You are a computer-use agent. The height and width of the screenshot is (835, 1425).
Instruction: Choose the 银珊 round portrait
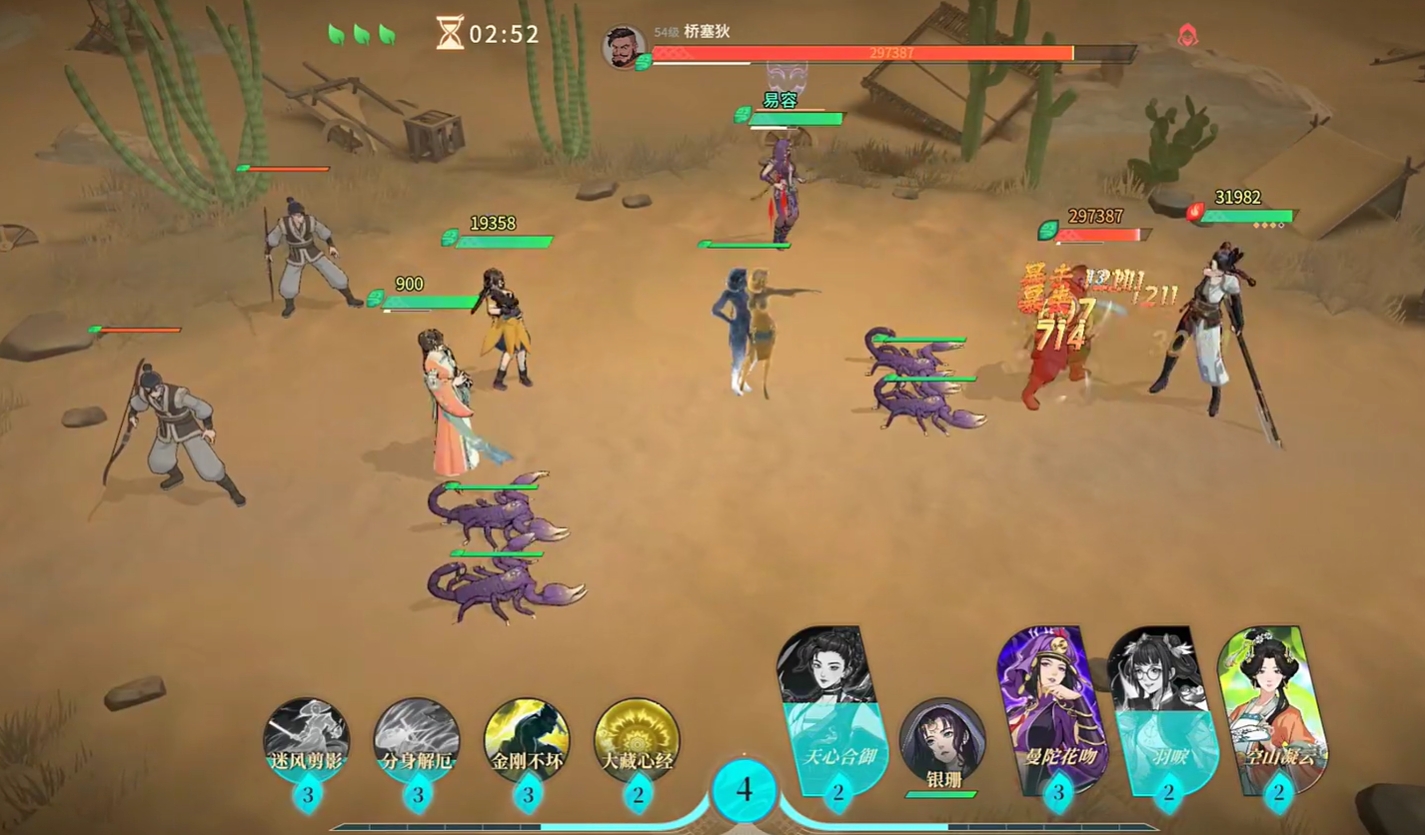(941, 742)
